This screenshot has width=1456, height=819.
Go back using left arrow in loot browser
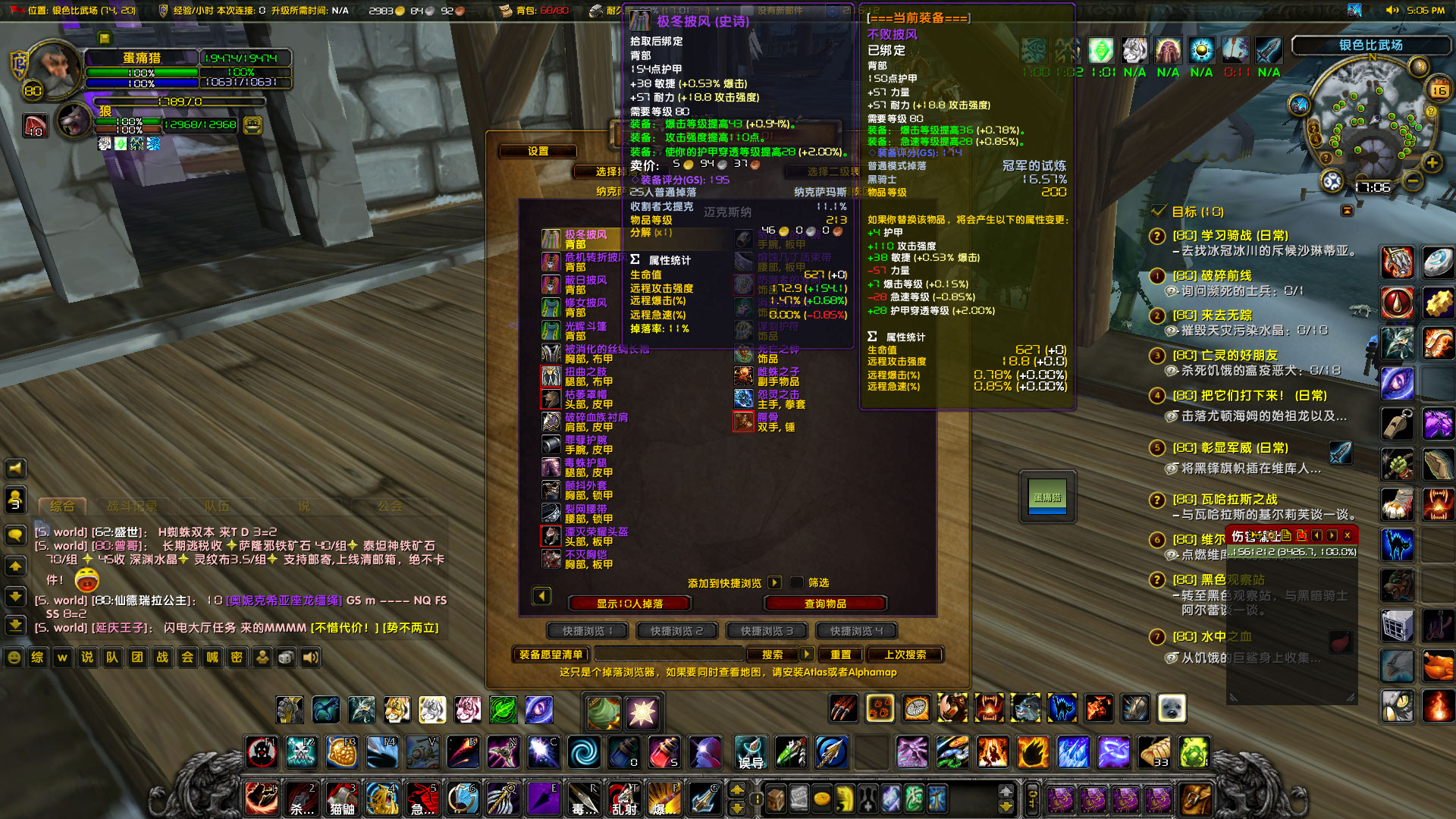tap(541, 597)
